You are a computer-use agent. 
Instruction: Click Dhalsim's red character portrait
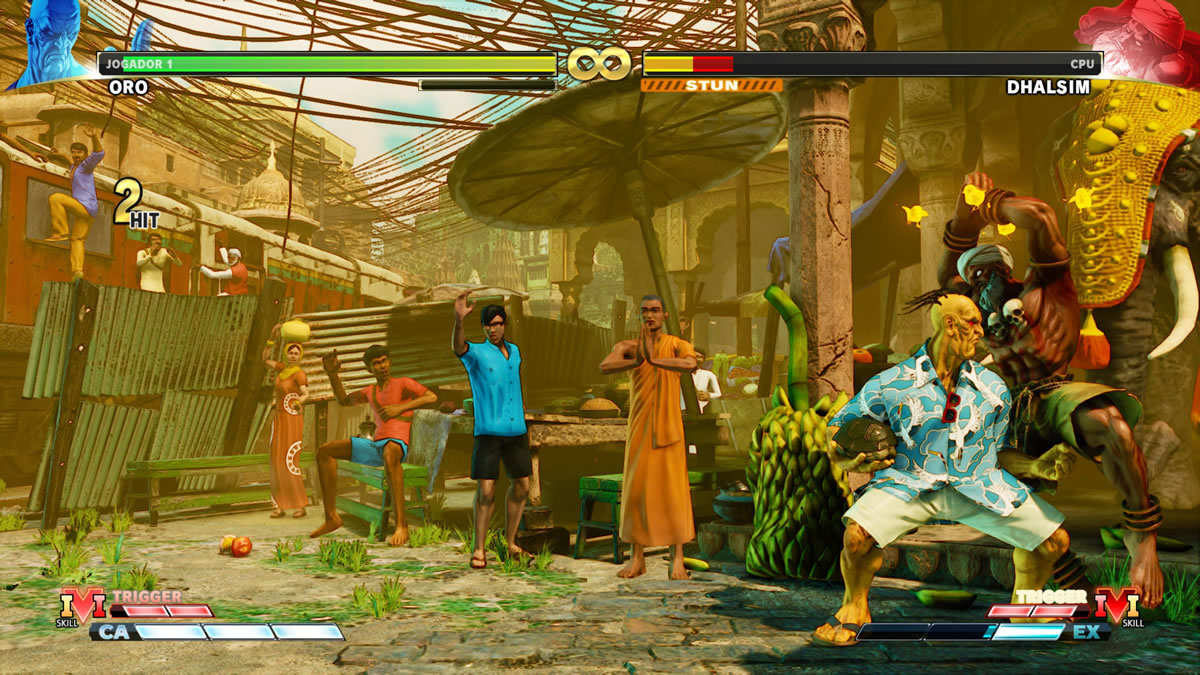1142,40
